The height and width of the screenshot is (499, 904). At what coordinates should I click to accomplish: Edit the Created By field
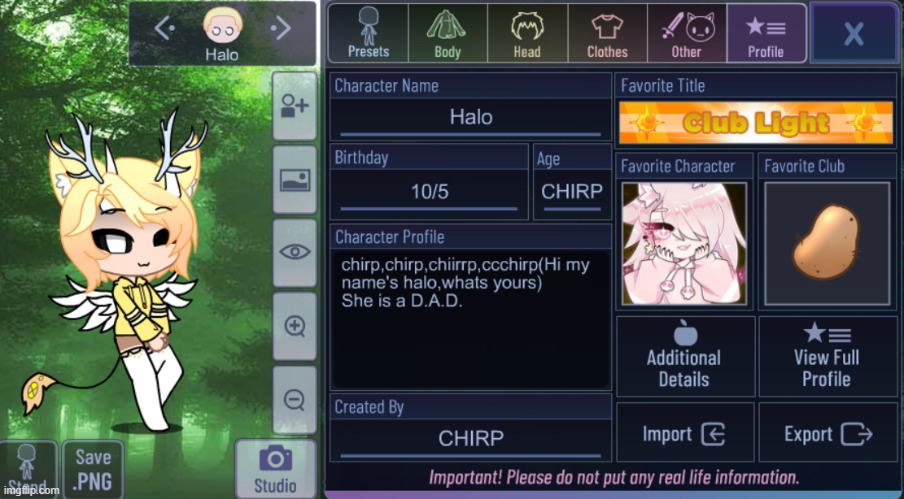[x=470, y=438]
